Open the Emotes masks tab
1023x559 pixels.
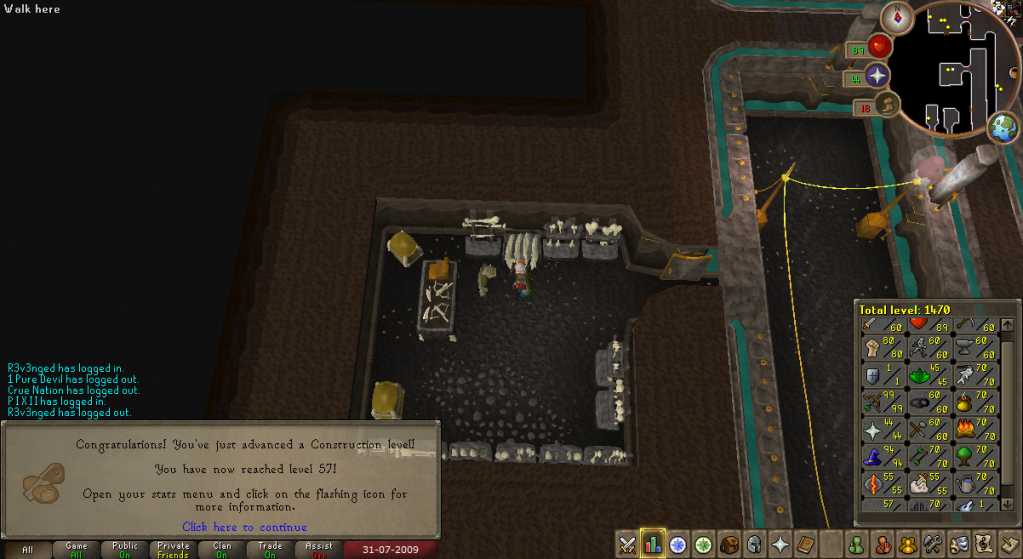coord(960,545)
